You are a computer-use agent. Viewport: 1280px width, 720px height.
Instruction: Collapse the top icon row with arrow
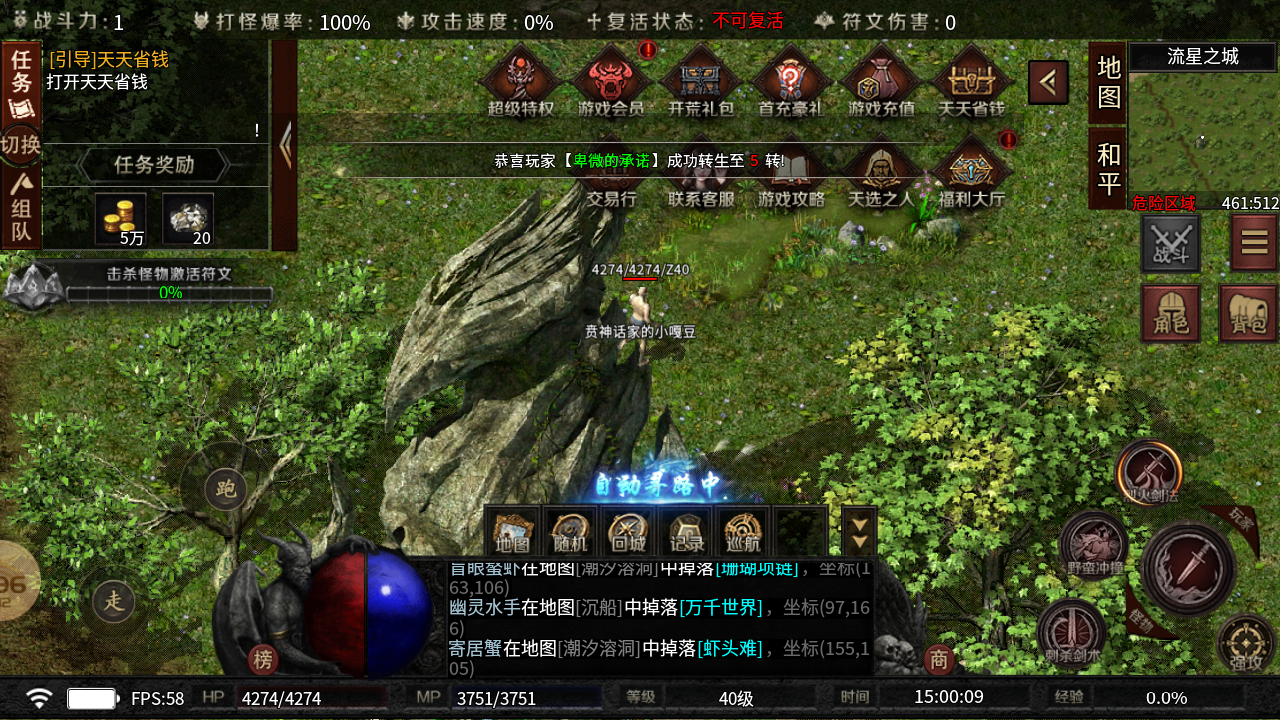pyautogui.click(x=1048, y=81)
